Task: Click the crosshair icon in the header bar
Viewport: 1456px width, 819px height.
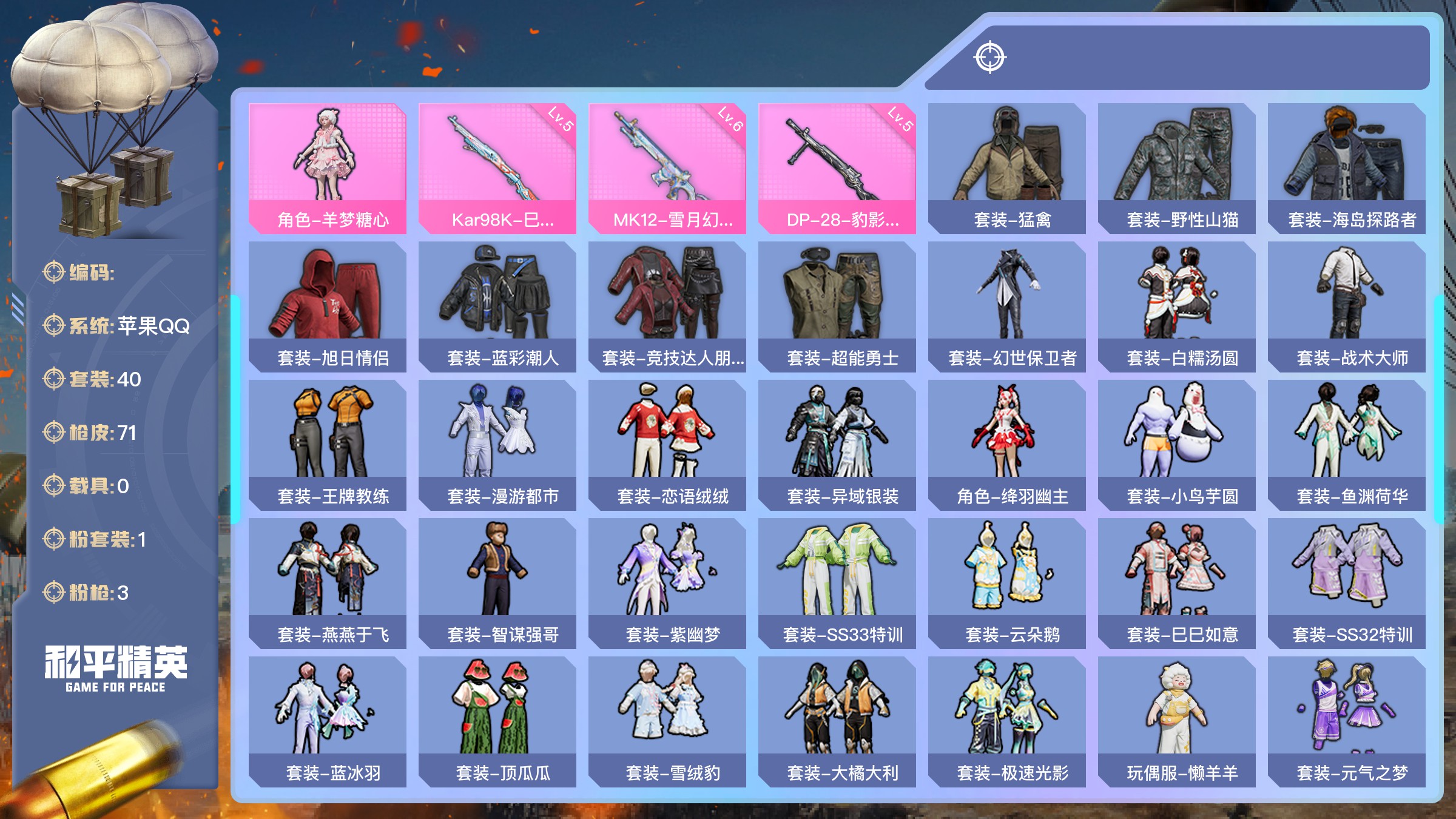Action: tap(990, 58)
